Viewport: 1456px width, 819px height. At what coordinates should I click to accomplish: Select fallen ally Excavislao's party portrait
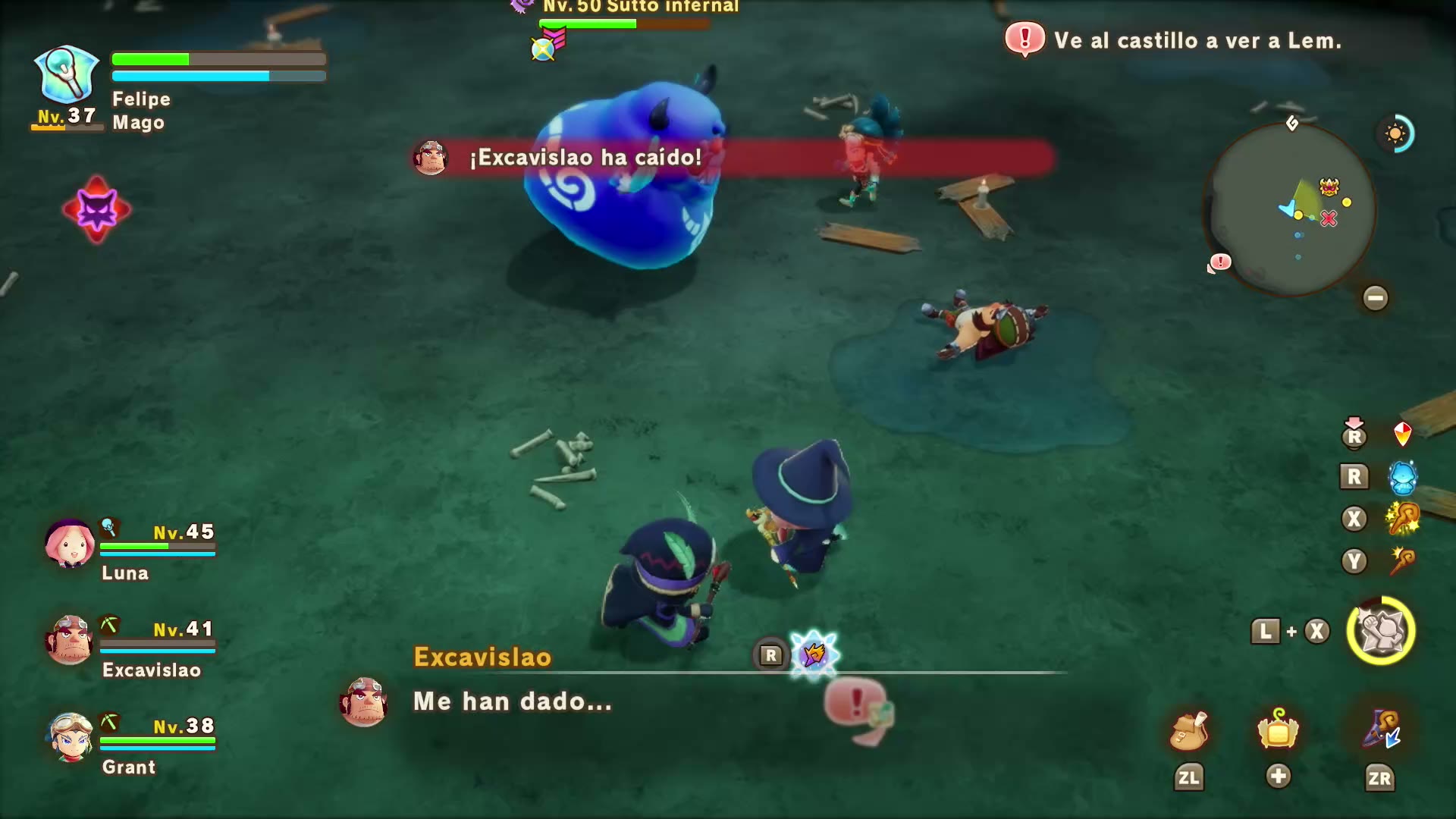70,640
